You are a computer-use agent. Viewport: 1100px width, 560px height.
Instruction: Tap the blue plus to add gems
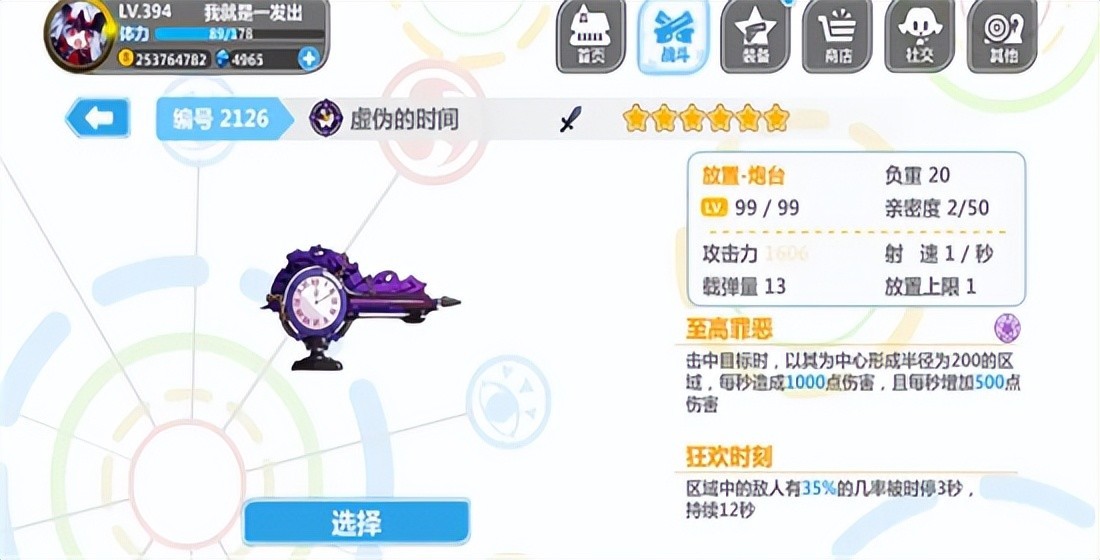pos(308,59)
